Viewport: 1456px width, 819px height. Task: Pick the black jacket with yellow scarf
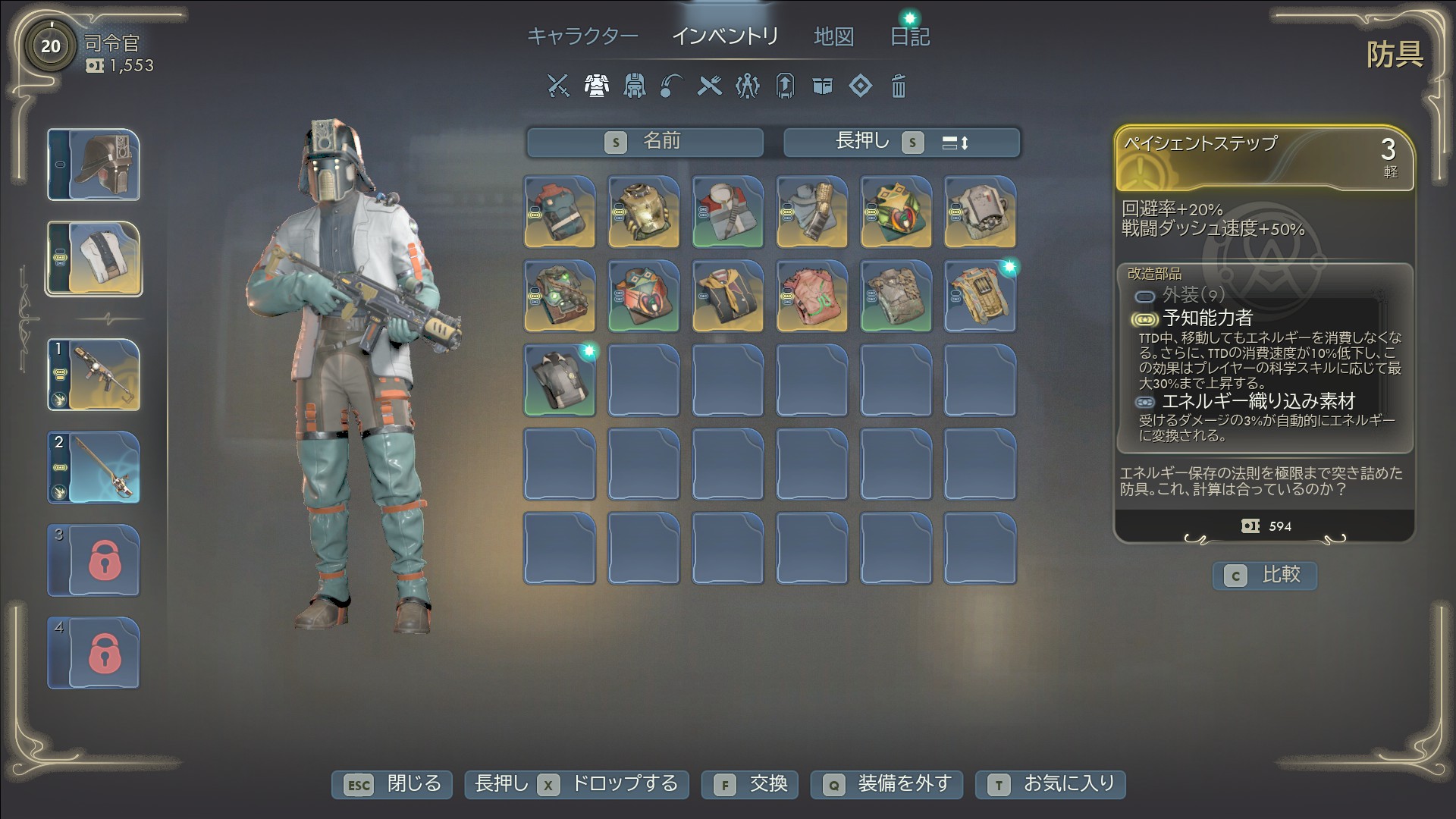click(727, 297)
